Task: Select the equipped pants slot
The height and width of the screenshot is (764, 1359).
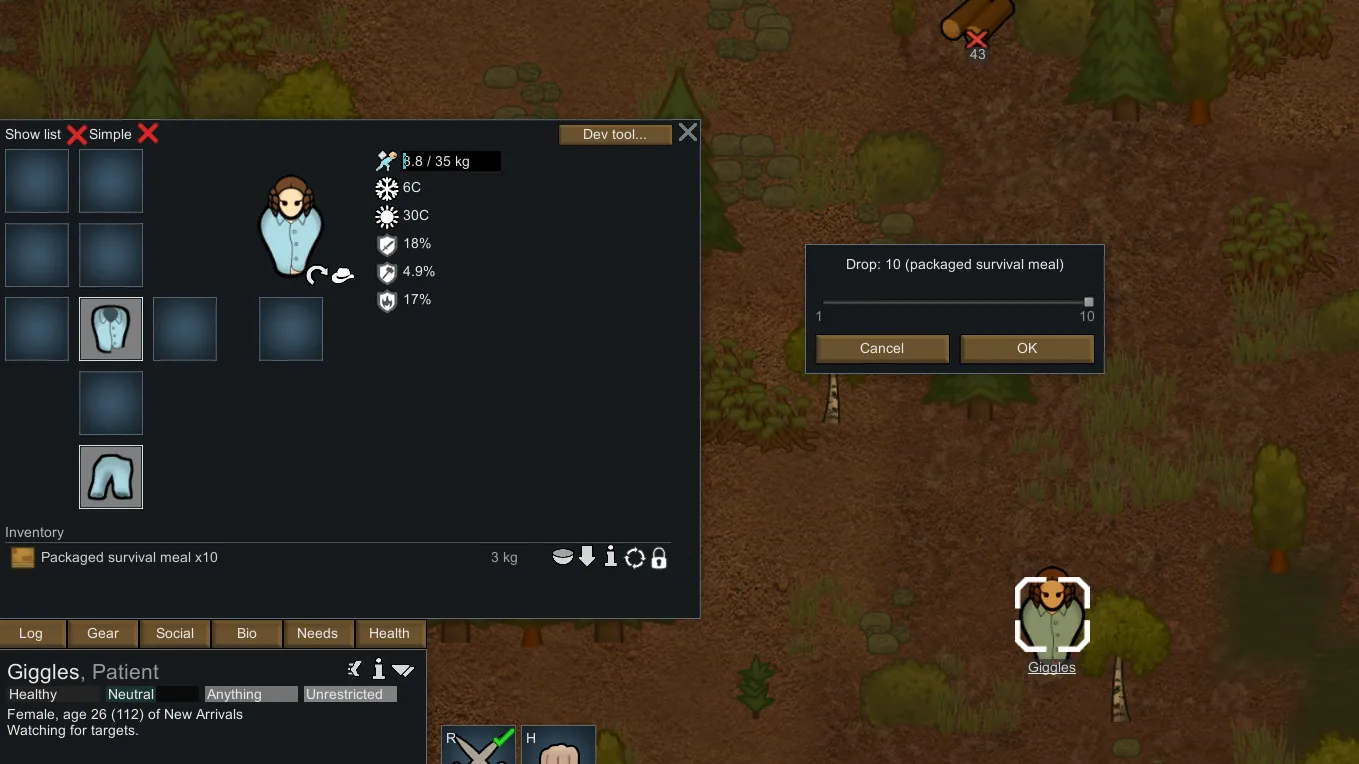Action: point(111,477)
